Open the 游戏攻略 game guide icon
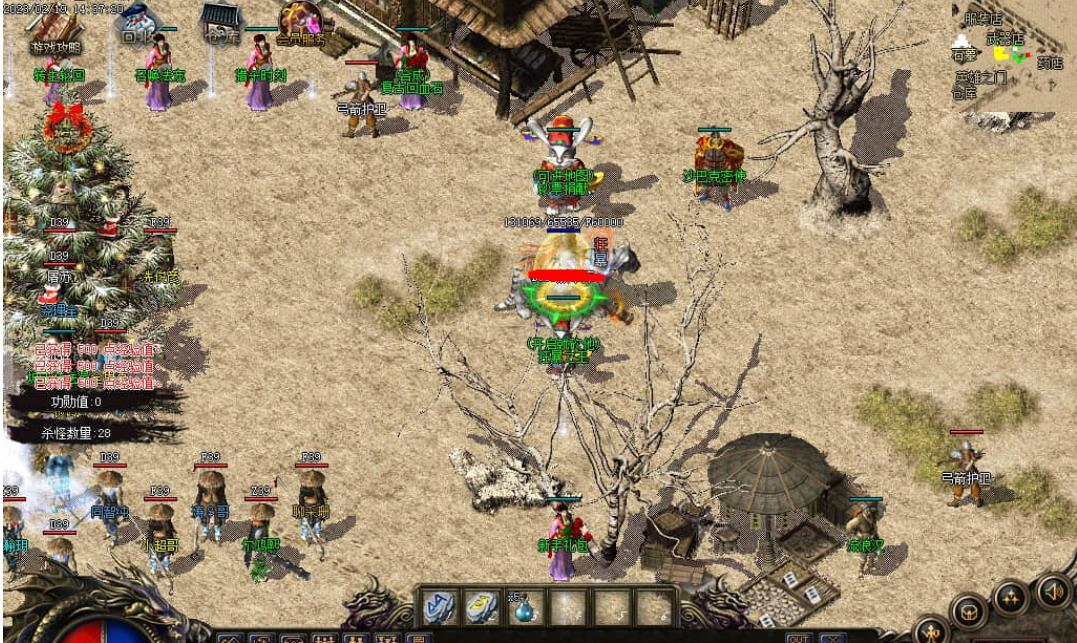1077x643 pixels. [x=56, y=30]
